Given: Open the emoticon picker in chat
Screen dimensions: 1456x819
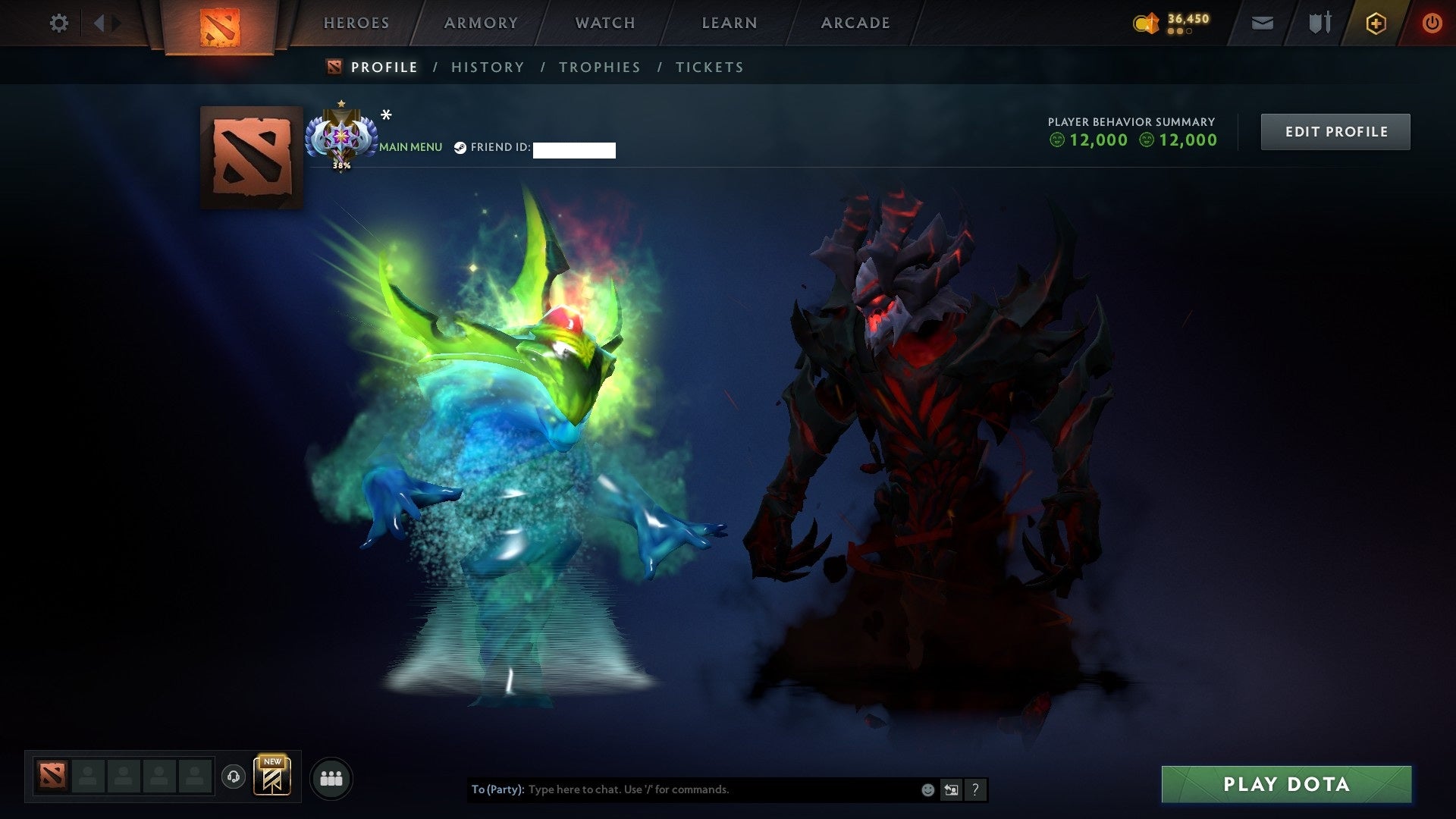Looking at the screenshot, I should coord(927,789).
